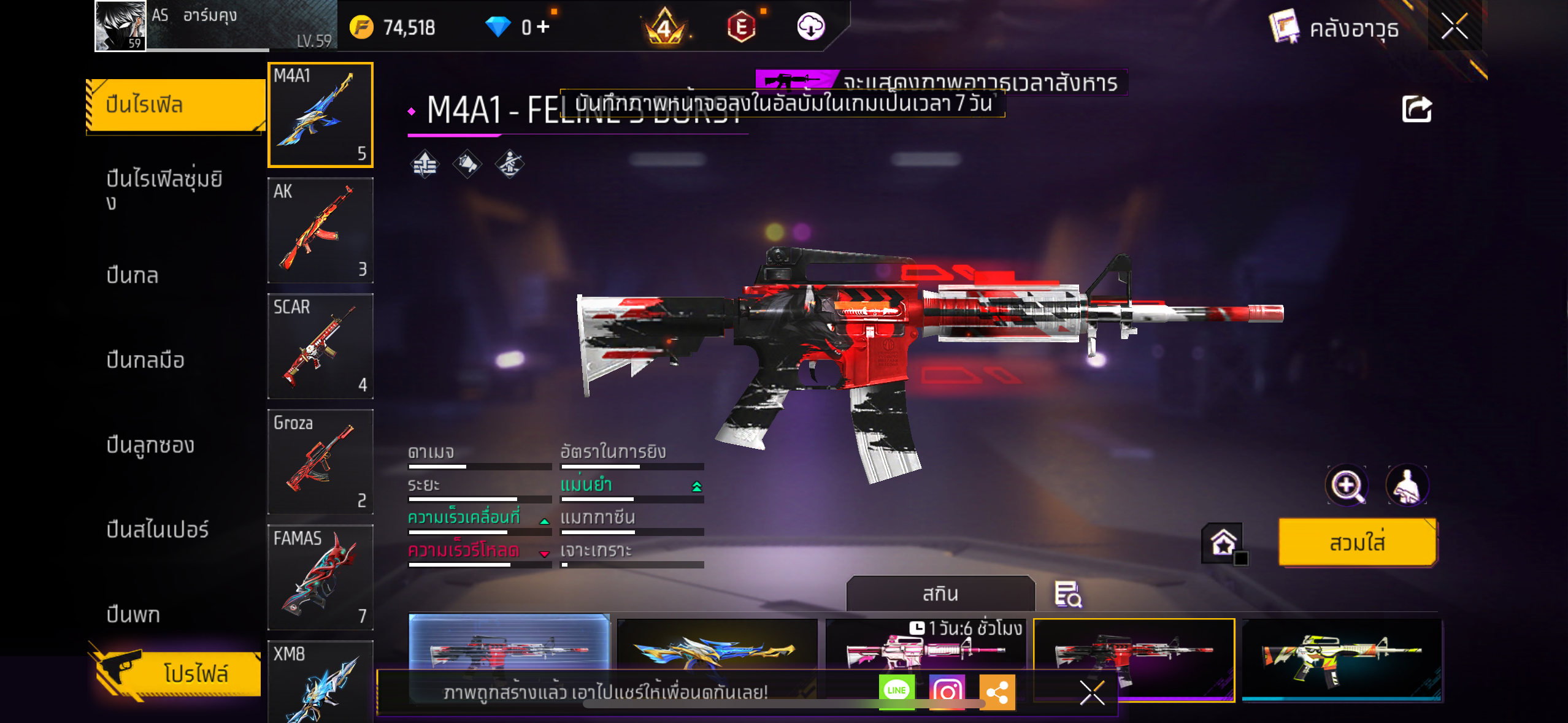Open the ปืนกลมือ submachine gun category
The height and width of the screenshot is (723, 1568).
click(x=145, y=360)
